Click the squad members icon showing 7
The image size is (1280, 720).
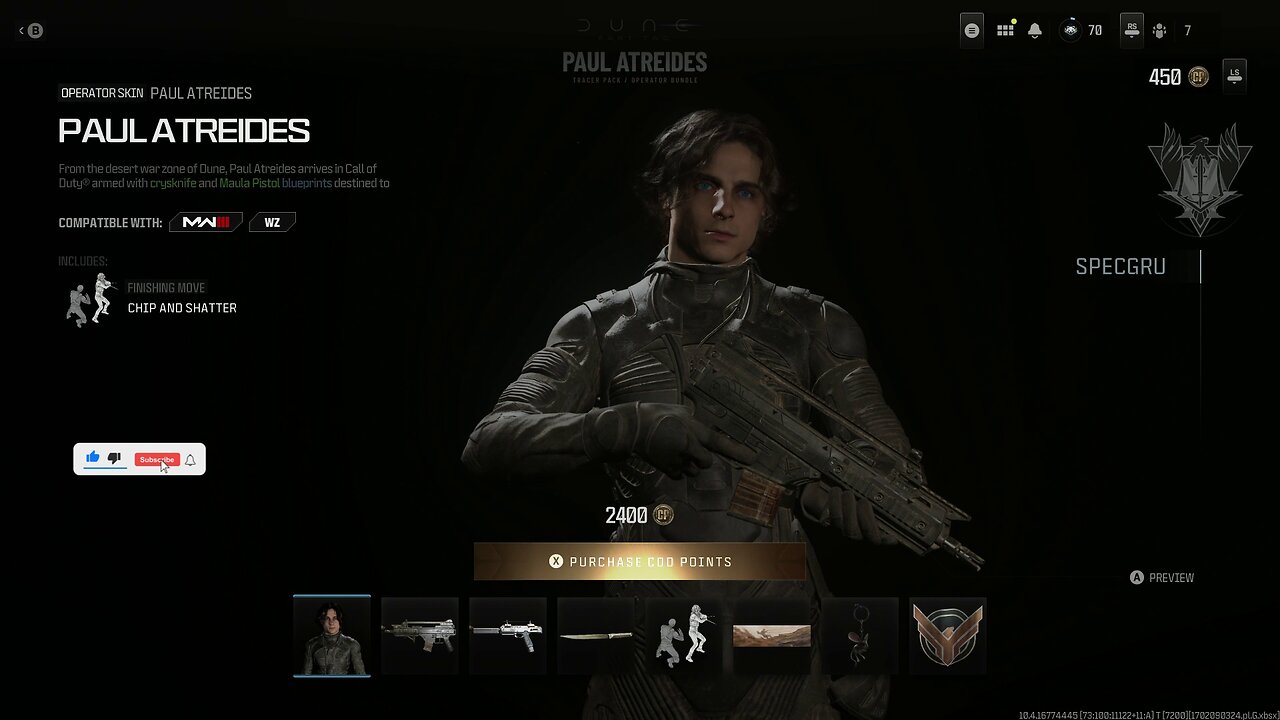click(x=1160, y=30)
